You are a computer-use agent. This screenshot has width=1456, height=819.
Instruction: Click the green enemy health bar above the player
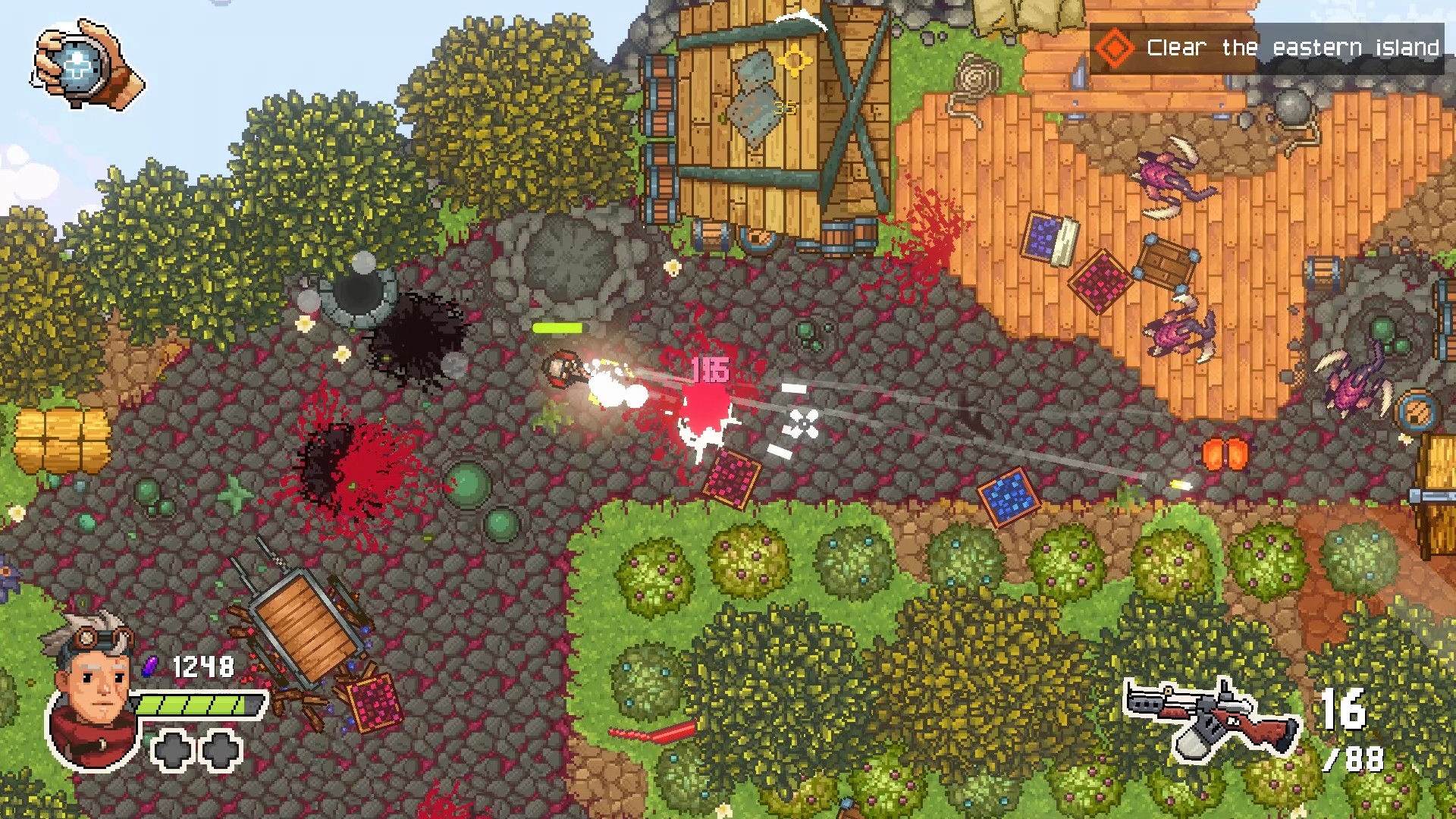pyautogui.click(x=556, y=328)
